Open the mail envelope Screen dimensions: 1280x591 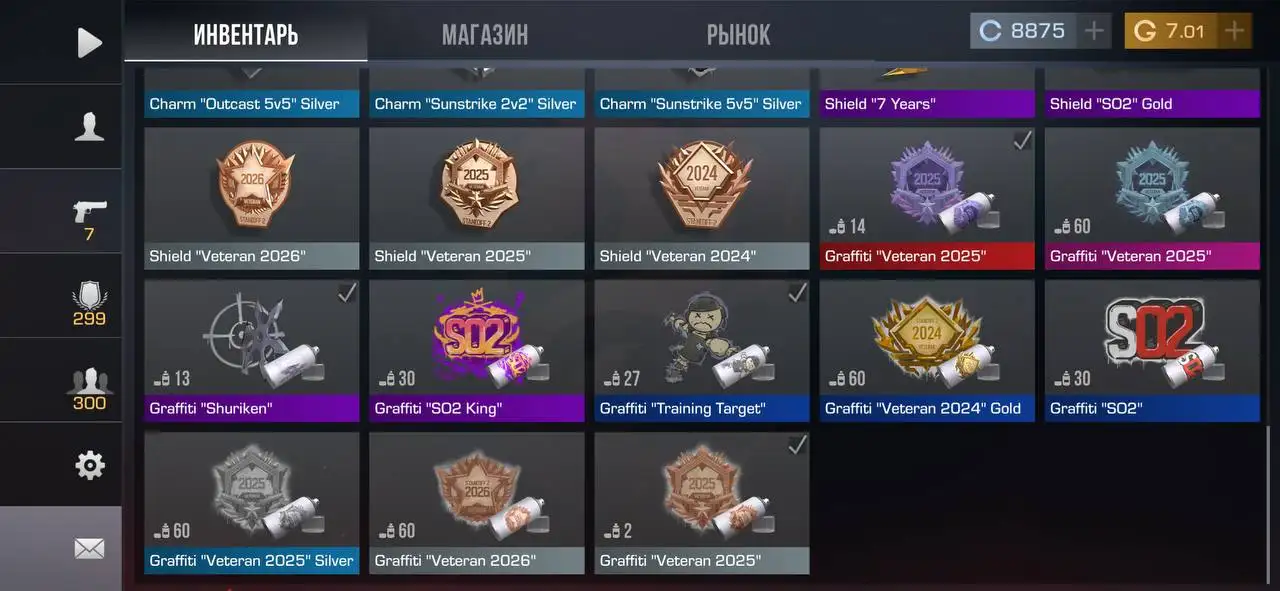point(89,548)
